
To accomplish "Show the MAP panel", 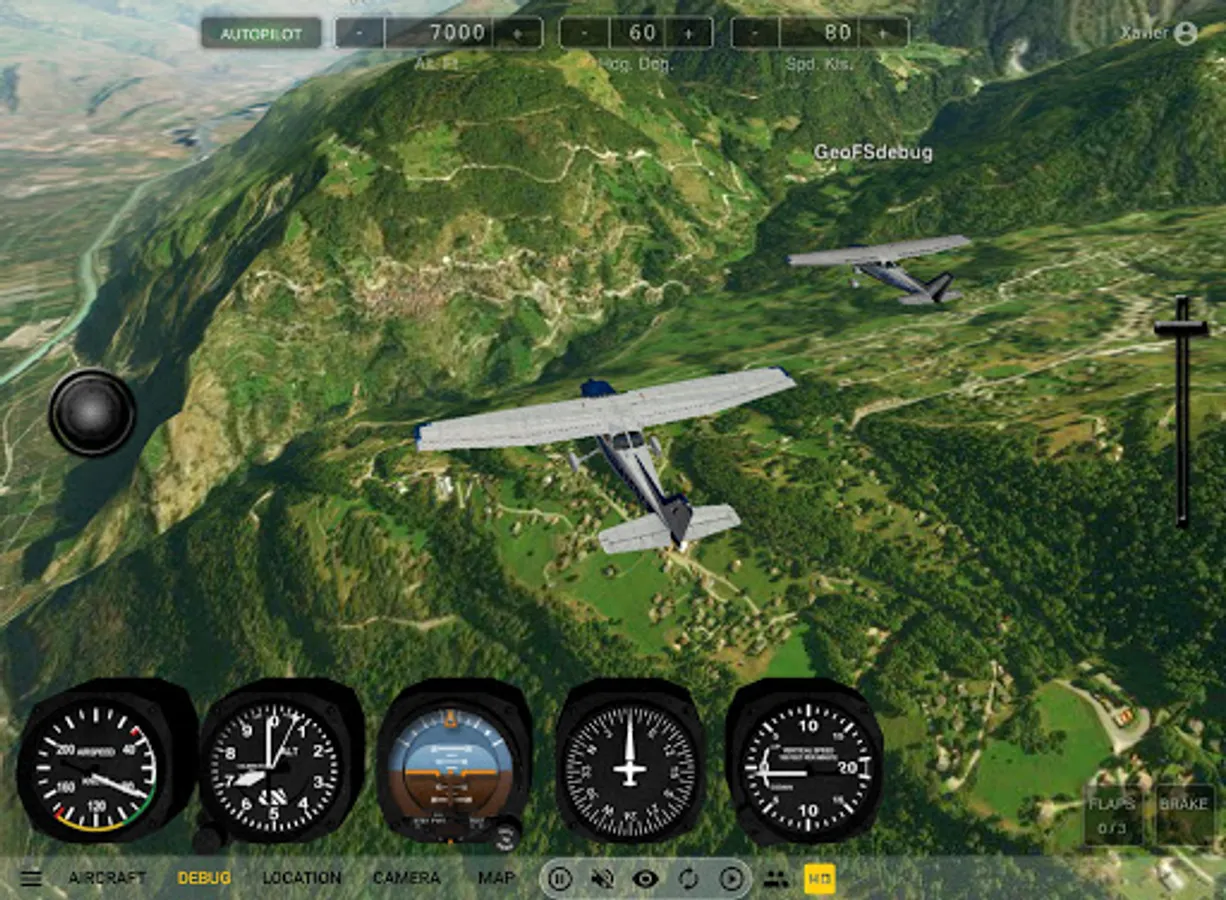I will (x=496, y=878).
